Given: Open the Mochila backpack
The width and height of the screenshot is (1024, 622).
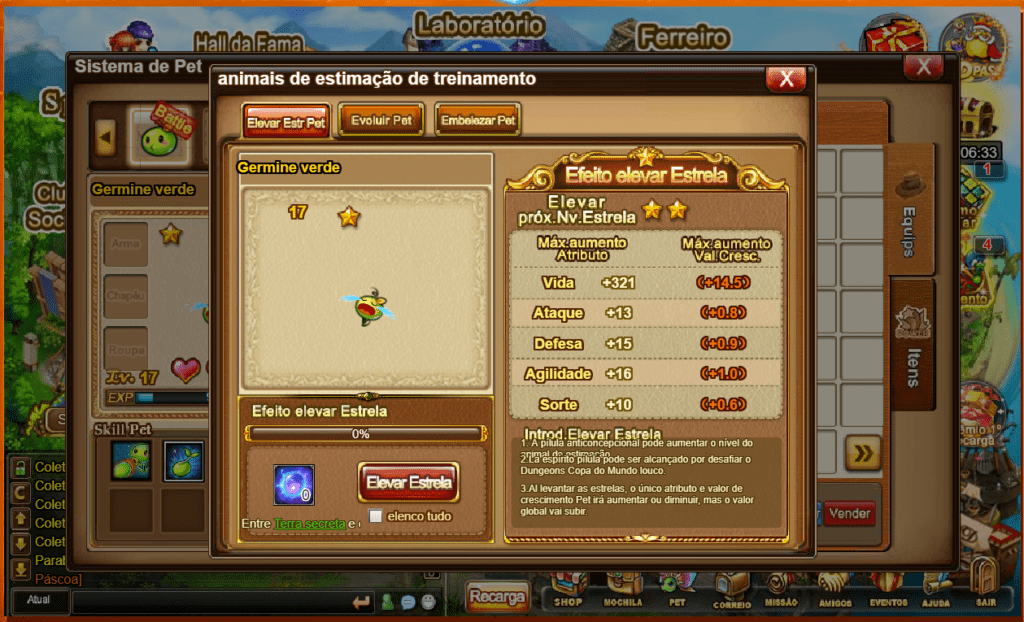Looking at the screenshot, I should 622,590.
